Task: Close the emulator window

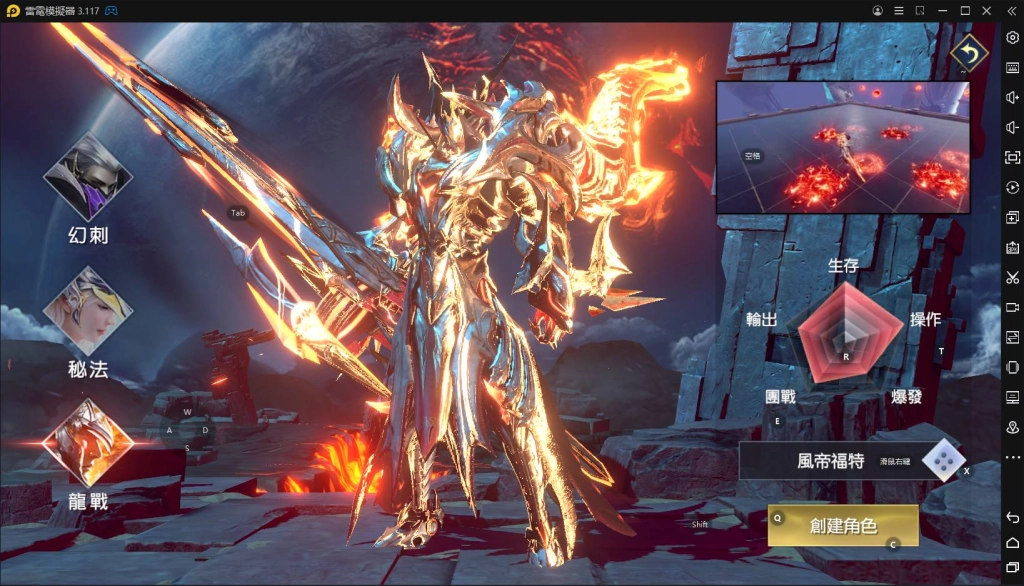Action: tap(988, 10)
